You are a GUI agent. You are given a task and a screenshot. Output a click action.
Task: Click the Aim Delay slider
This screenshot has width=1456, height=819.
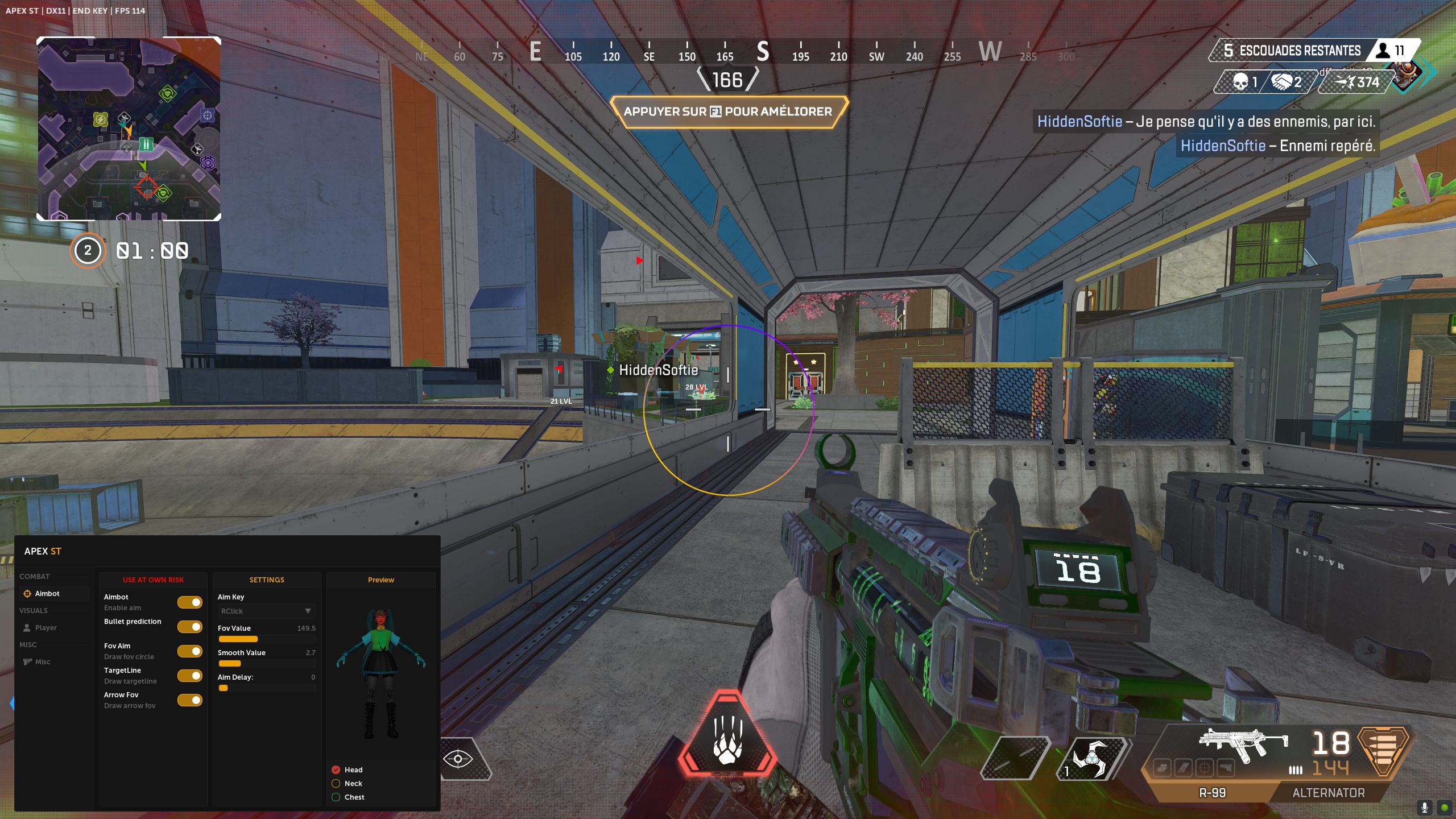[x=266, y=688]
